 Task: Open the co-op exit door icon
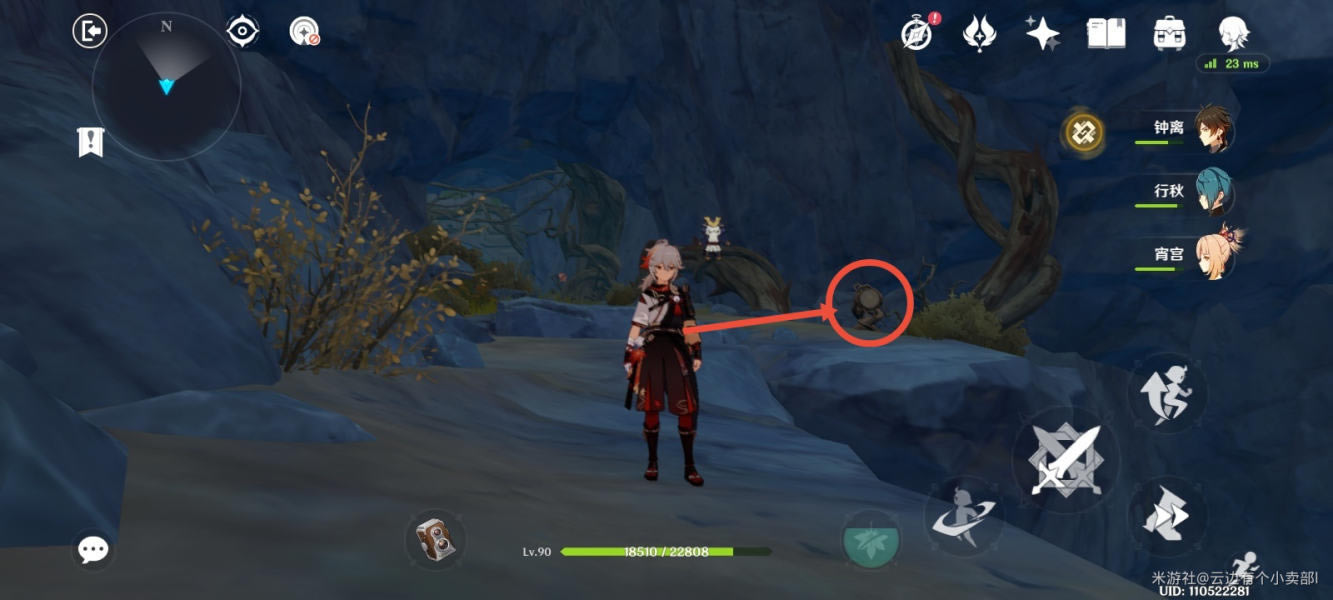(x=90, y=31)
